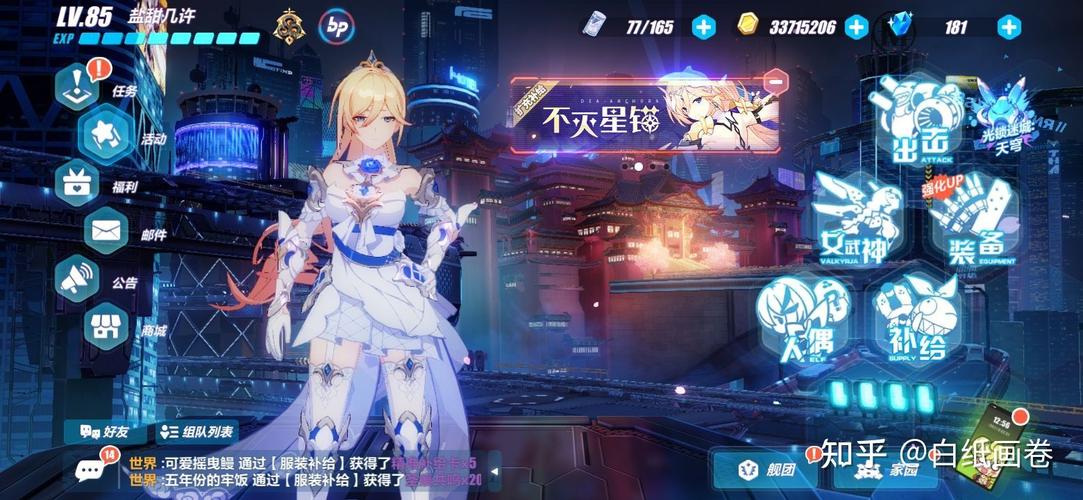Add gold coins with the plus button
1083x500 pixels.
tap(856, 27)
